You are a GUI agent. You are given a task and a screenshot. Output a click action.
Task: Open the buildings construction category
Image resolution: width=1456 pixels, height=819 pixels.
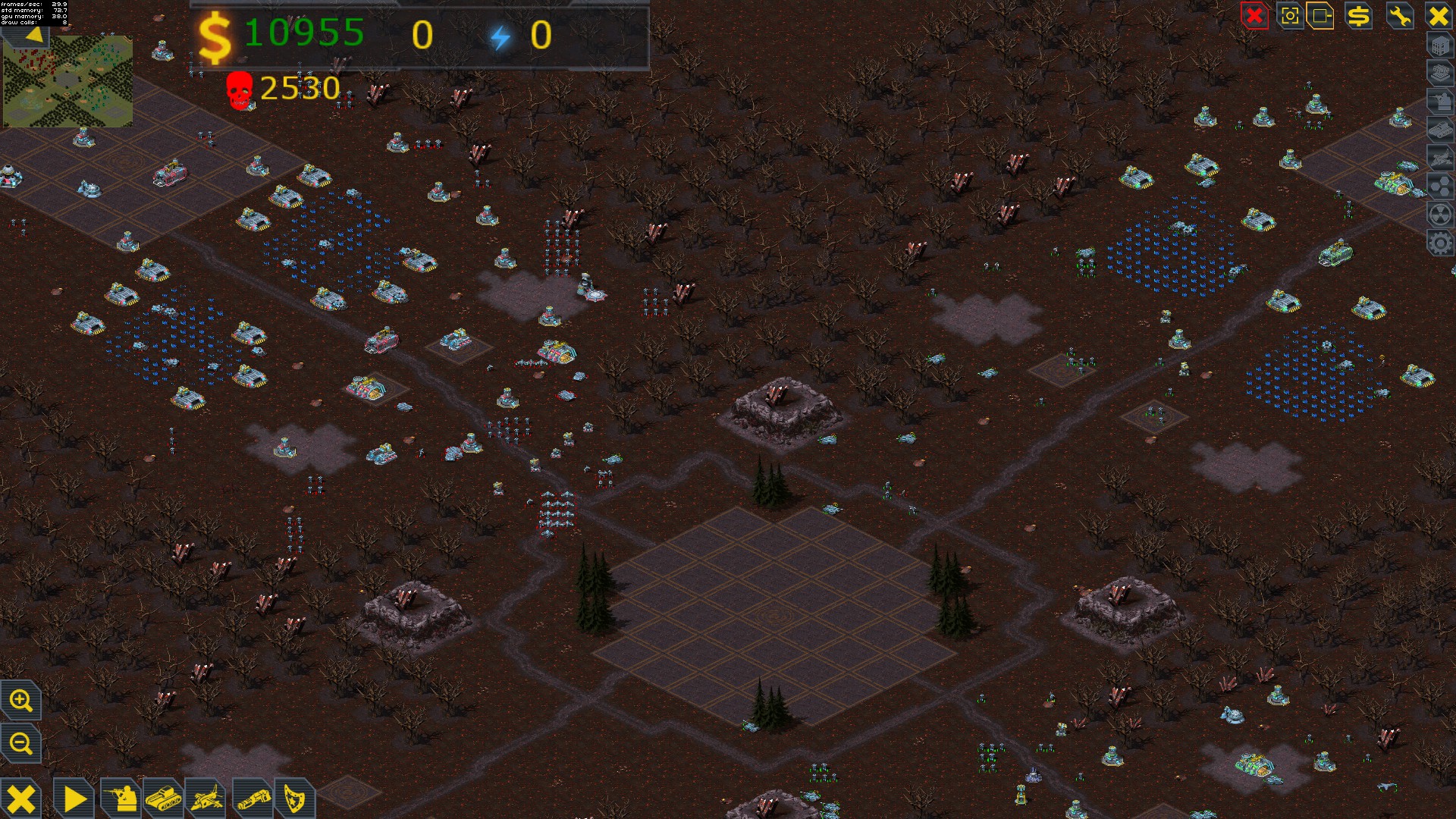pos(1440,47)
